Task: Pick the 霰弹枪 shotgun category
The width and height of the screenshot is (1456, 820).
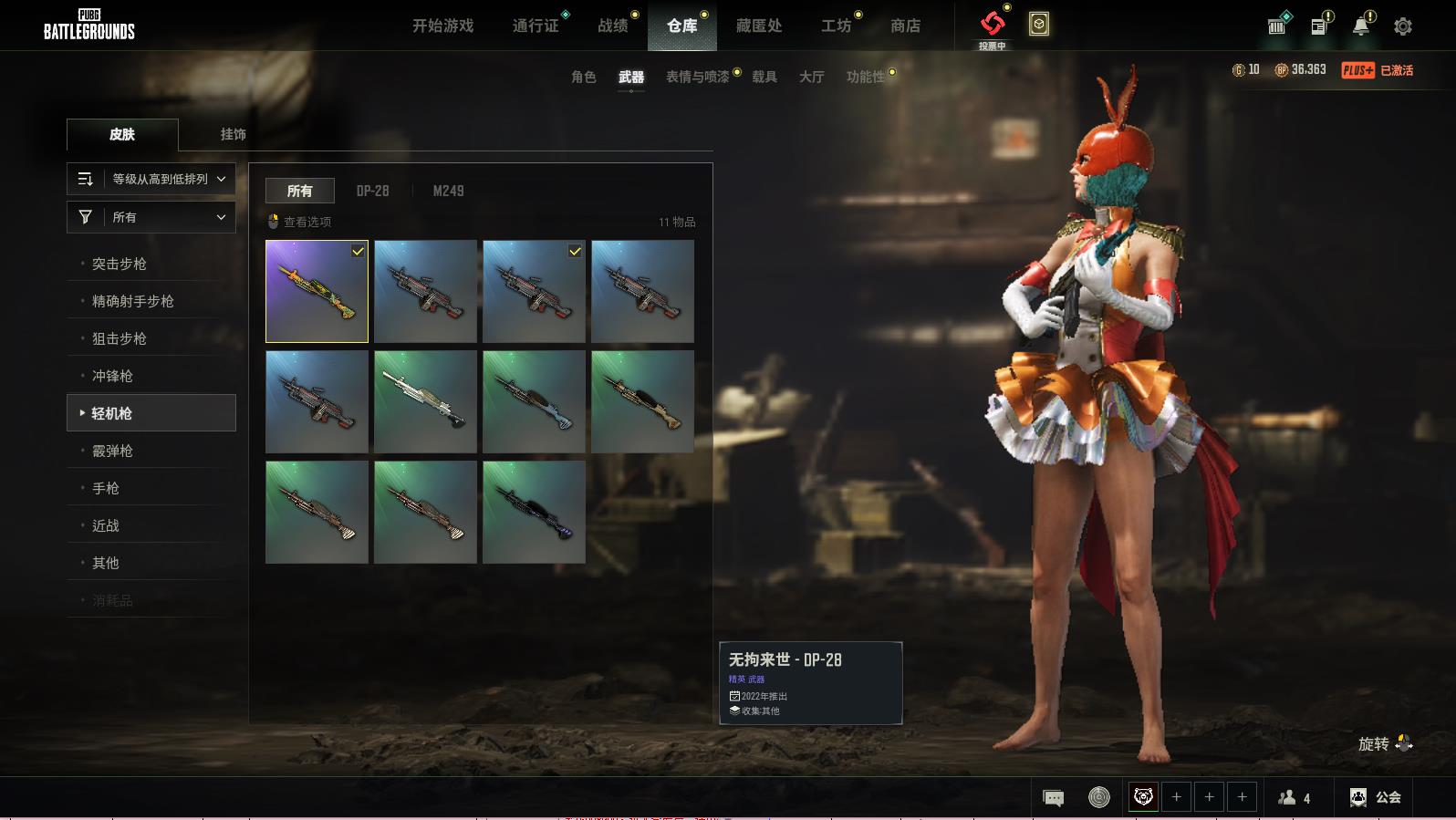Action: point(112,451)
